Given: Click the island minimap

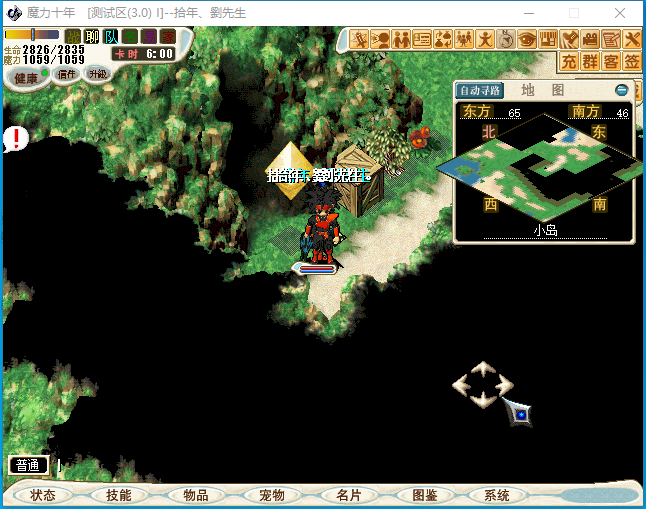Looking at the screenshot, I should [545, 165].
